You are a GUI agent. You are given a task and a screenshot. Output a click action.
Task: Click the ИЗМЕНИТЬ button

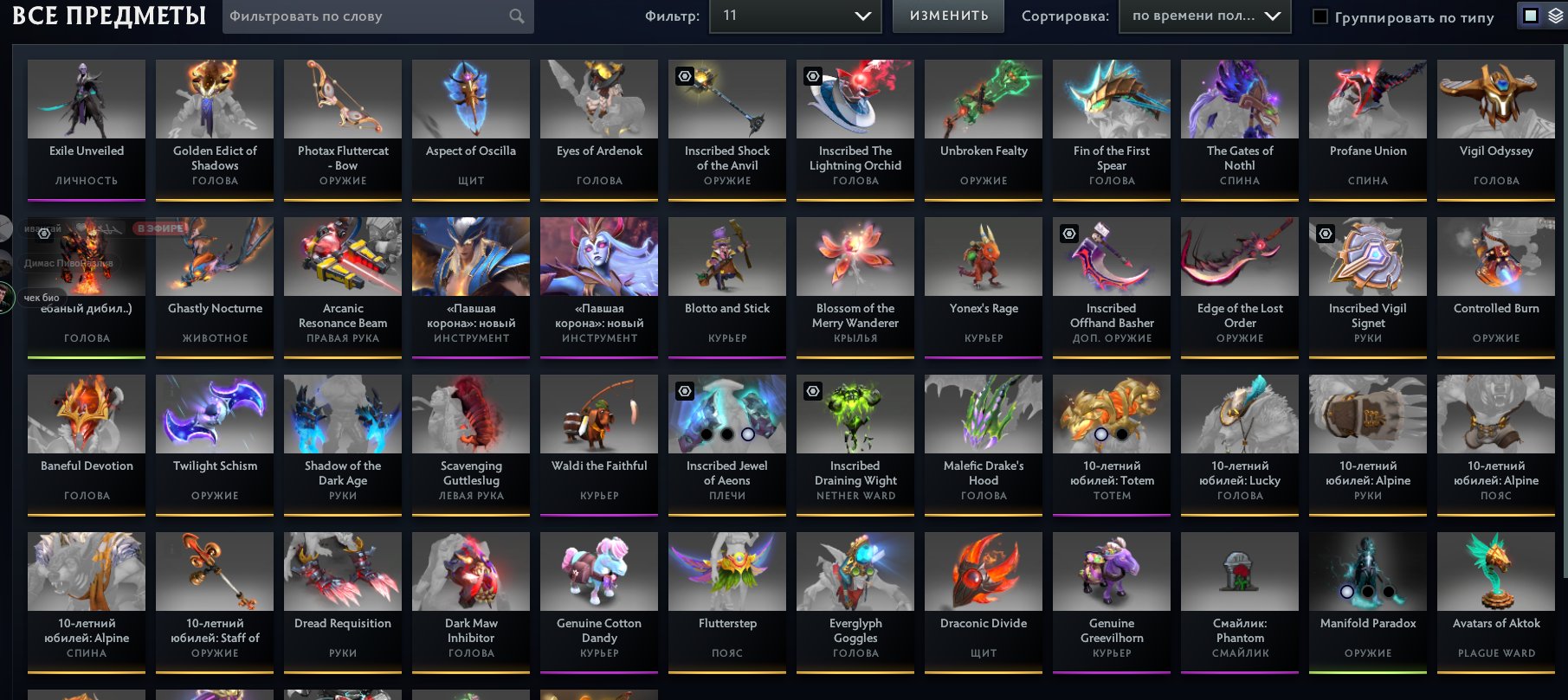948,15
